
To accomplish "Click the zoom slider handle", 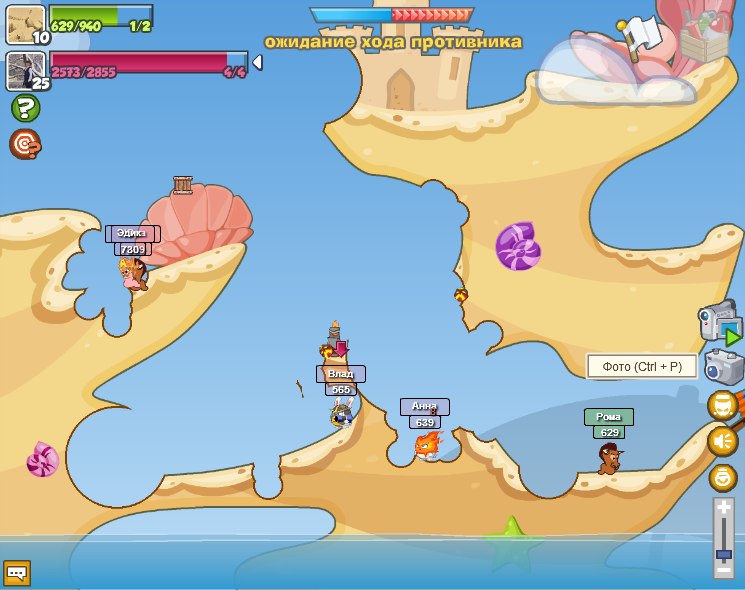I will coord(723,553).
